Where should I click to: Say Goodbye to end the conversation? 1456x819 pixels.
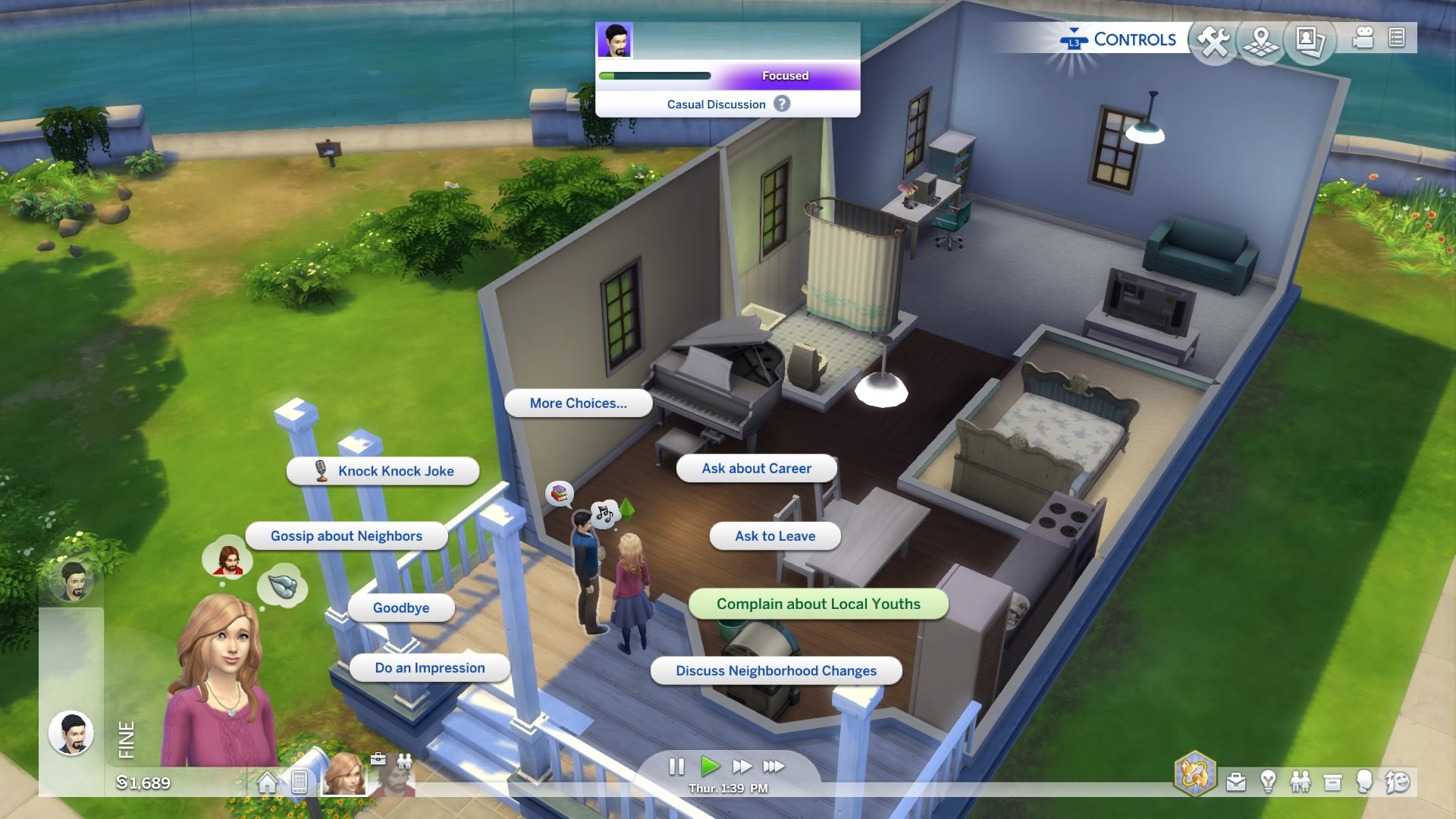tap(400, 607)
